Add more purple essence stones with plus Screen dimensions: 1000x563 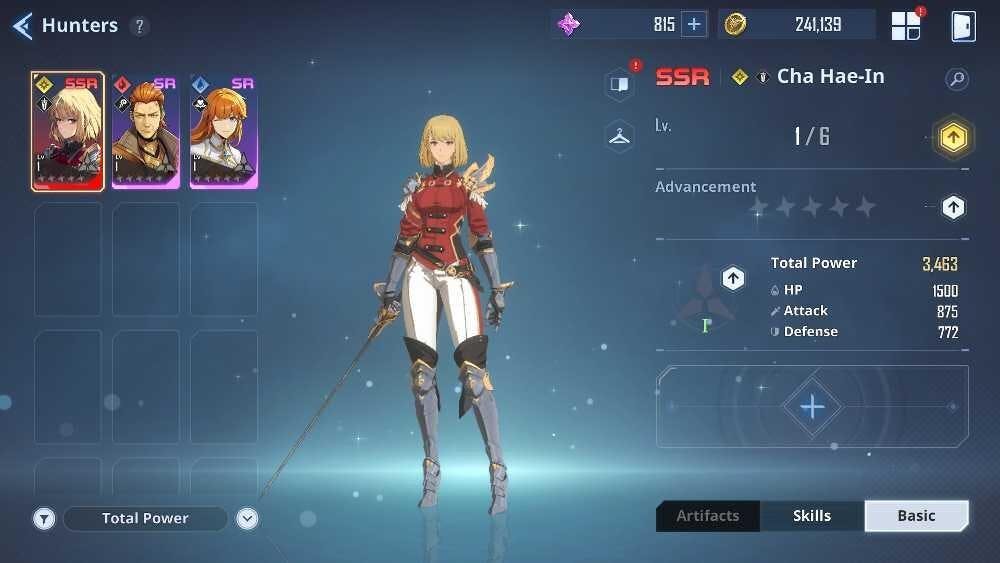(x=694, y=25)
